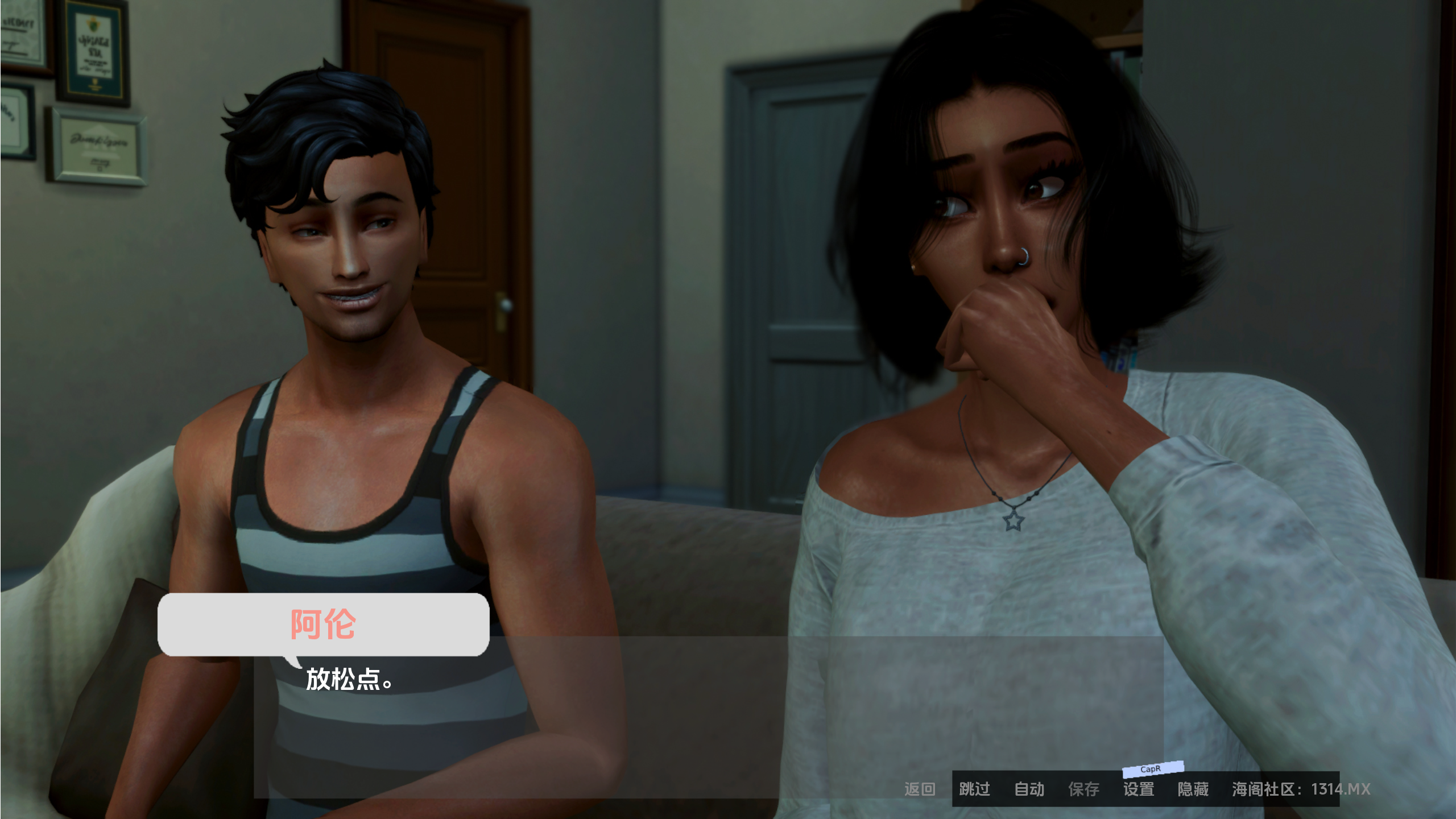Screen dimensions: 1456x819
Task: Enable auto-advance with 自动
Action: coord(1029,789)
